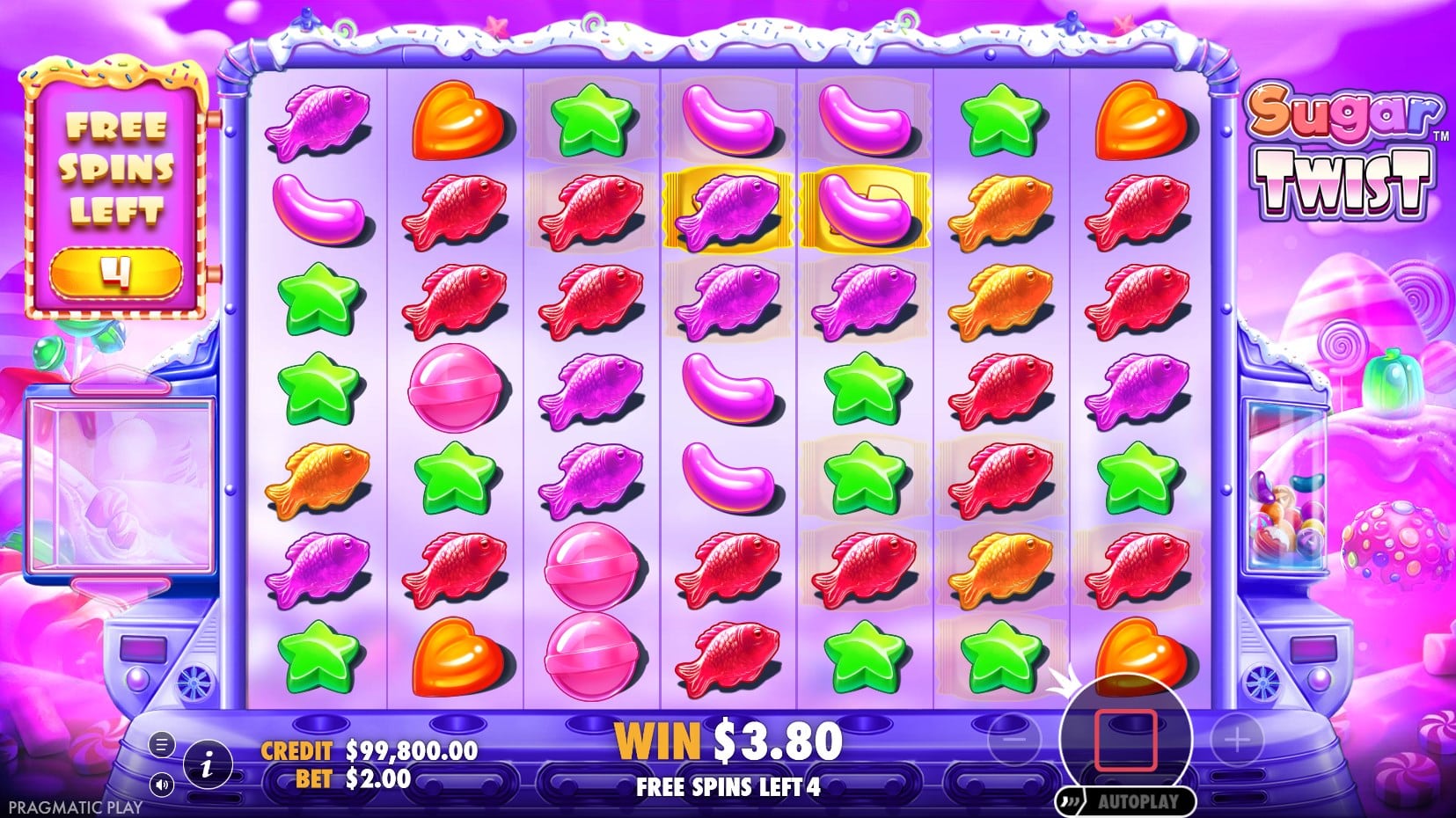Toggle the sound speaker icon
This screenshot has height=818, width=1456.
click(x=162, y=784)
